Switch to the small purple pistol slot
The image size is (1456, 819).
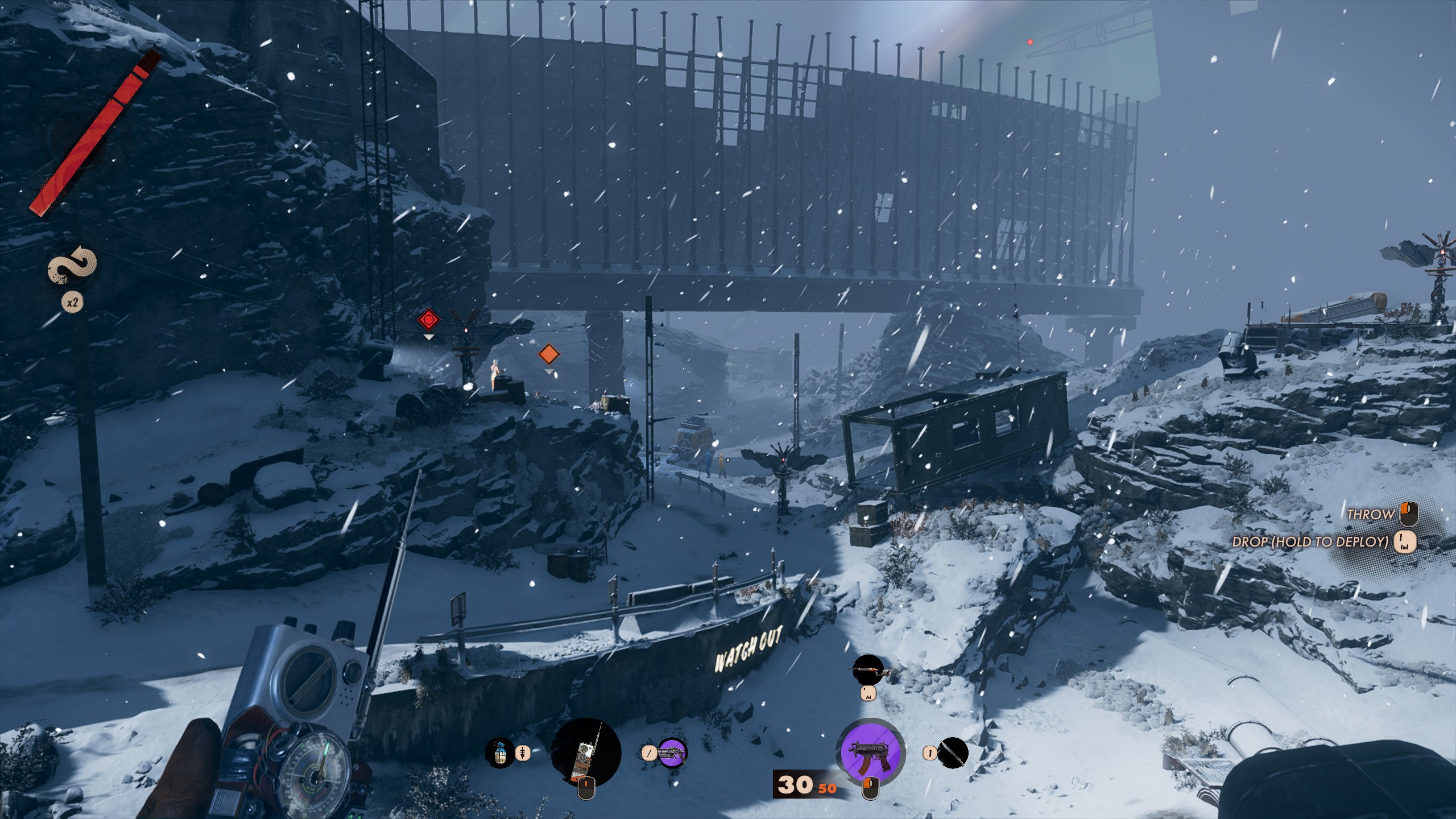[672, 753]
